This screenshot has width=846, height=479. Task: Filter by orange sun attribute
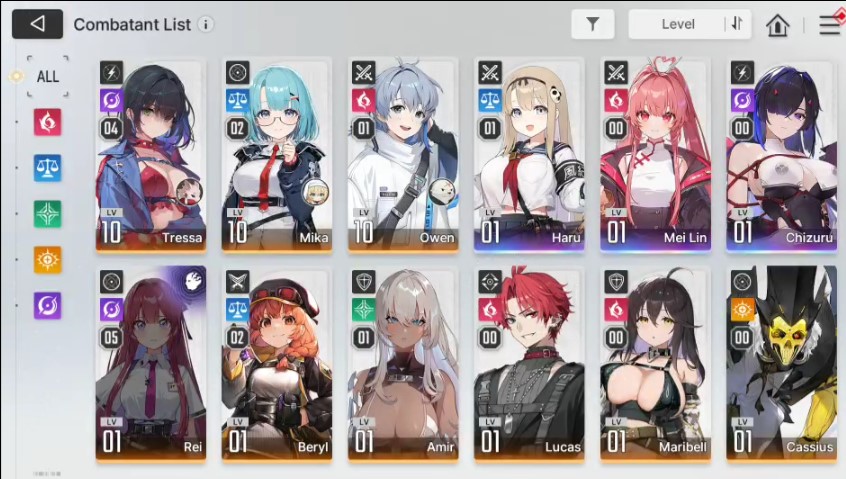click(x=48, y=260)
